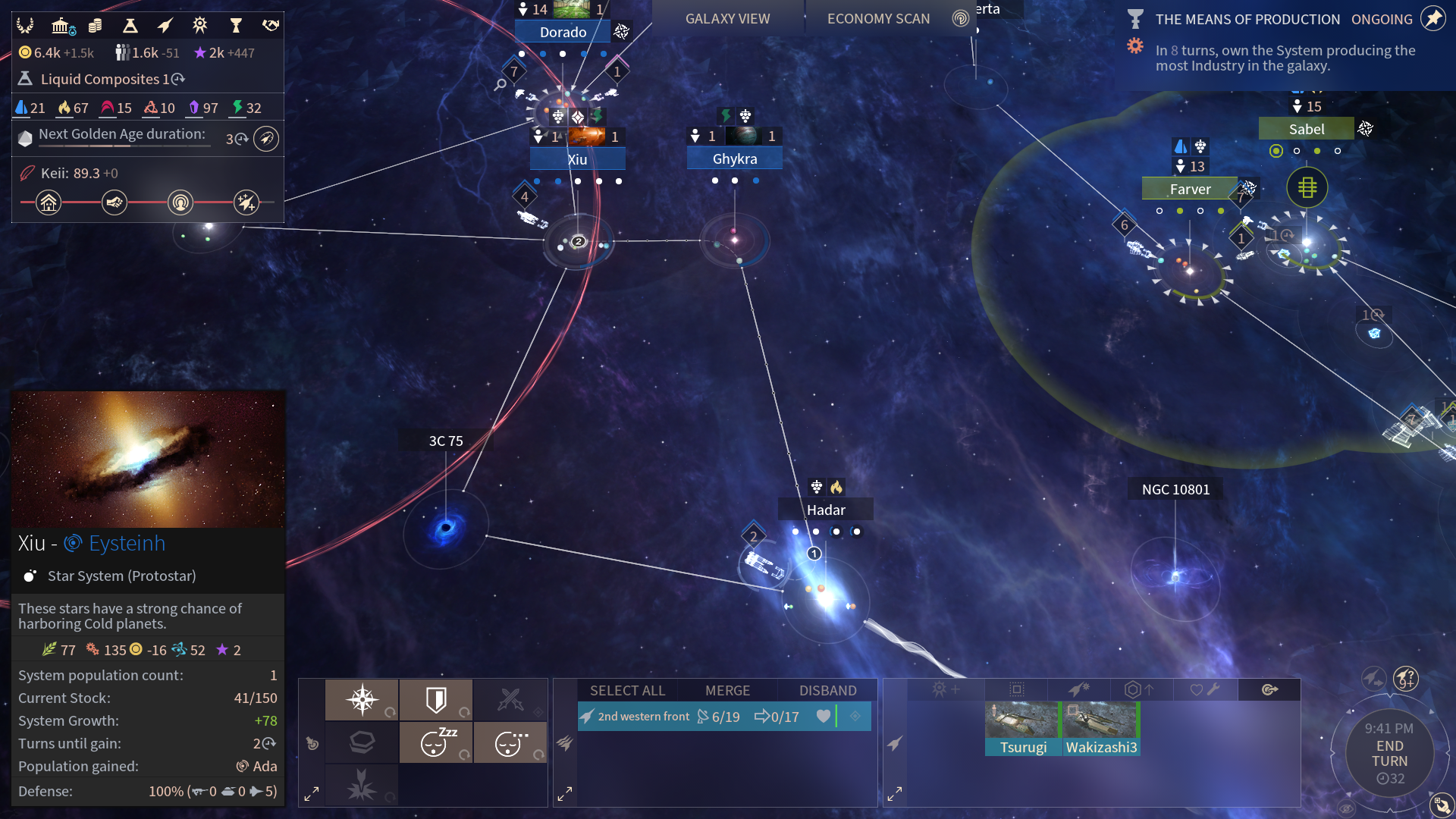Viewport: 1456px width, 819px height.
Task: Activate the guard shield fleet action
Action: pos(436,699)
